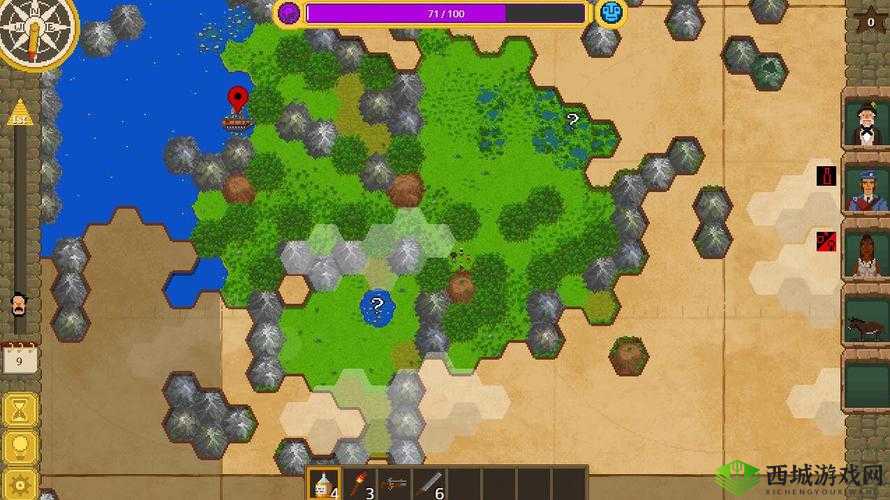
Task: Click the red bottle status icon
Action: [x=826, y=176]
